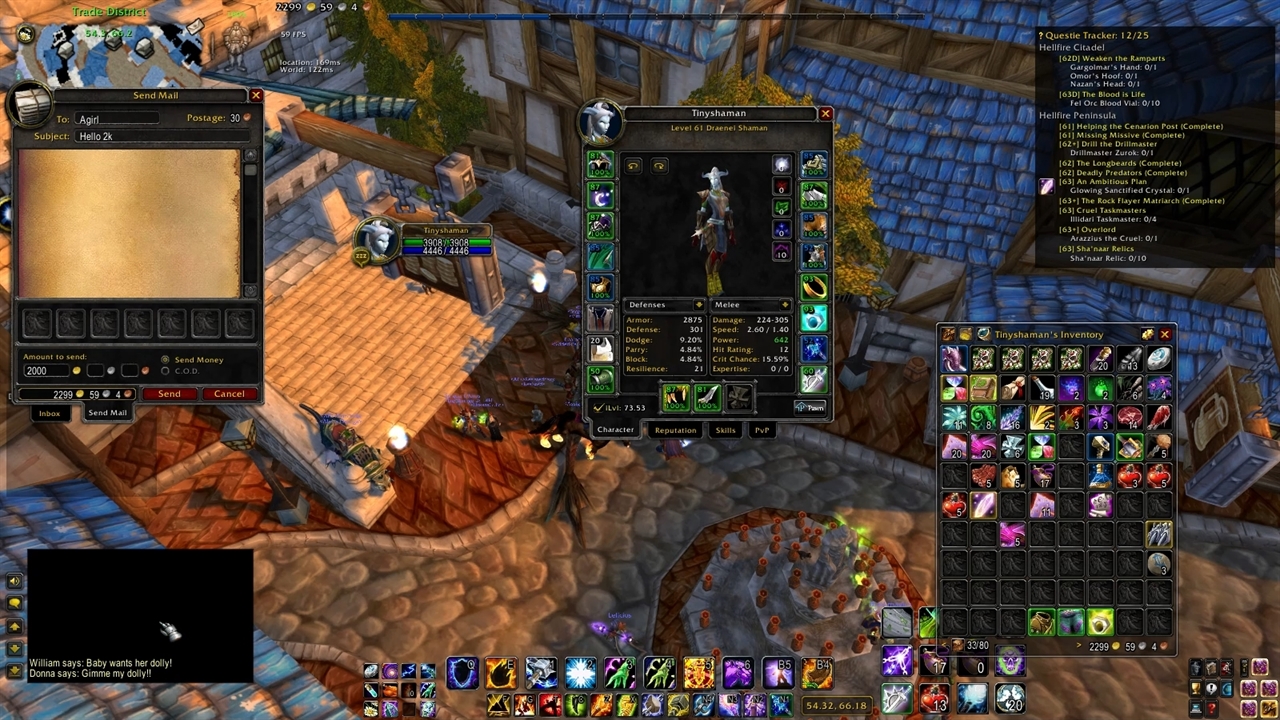Click the Pawn button on character sheet
Viewport: 1280px width, 720px height.
[x=811, y=407]
